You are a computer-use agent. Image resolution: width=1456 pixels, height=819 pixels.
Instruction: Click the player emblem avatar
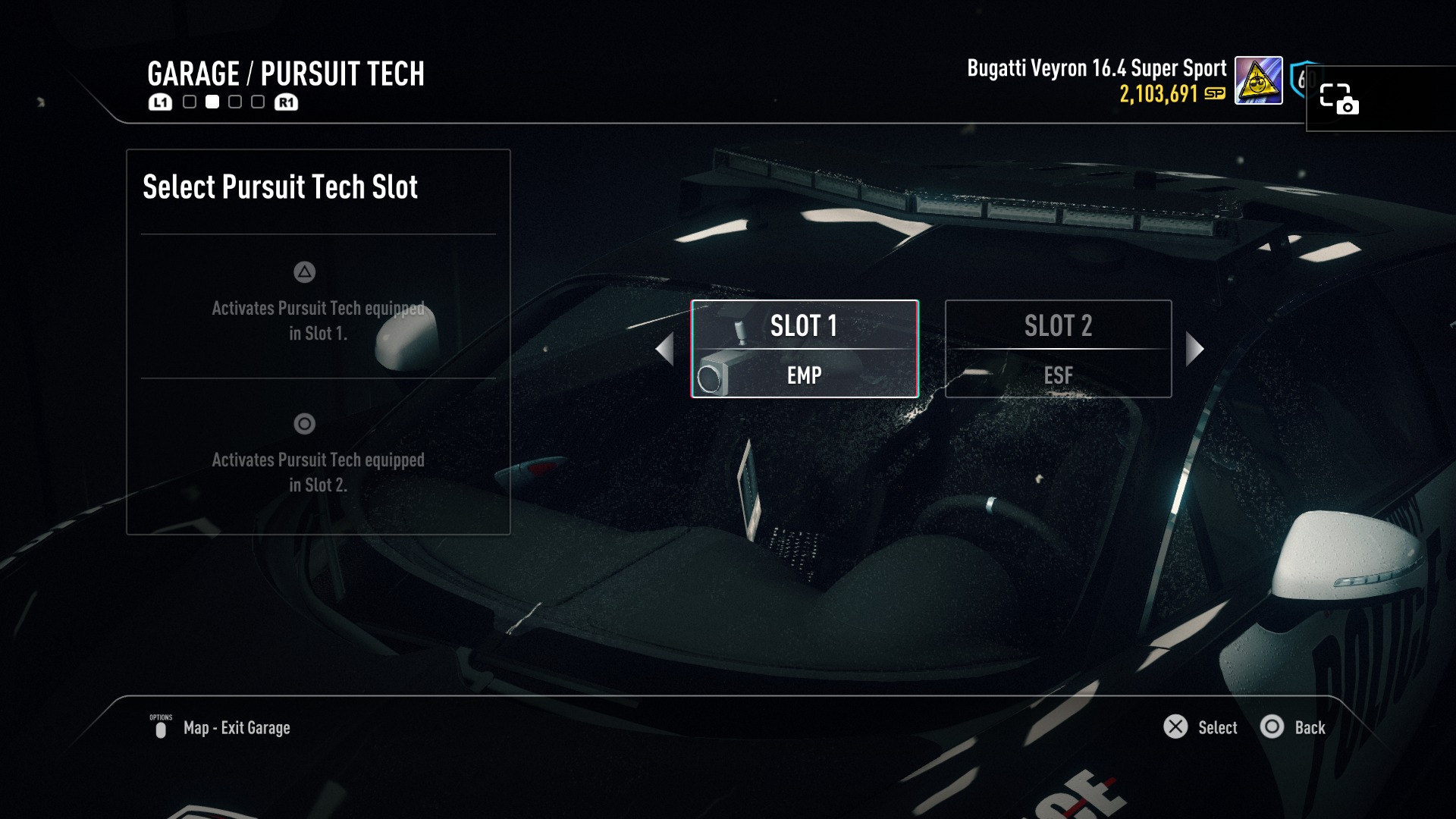[1258, 80]
